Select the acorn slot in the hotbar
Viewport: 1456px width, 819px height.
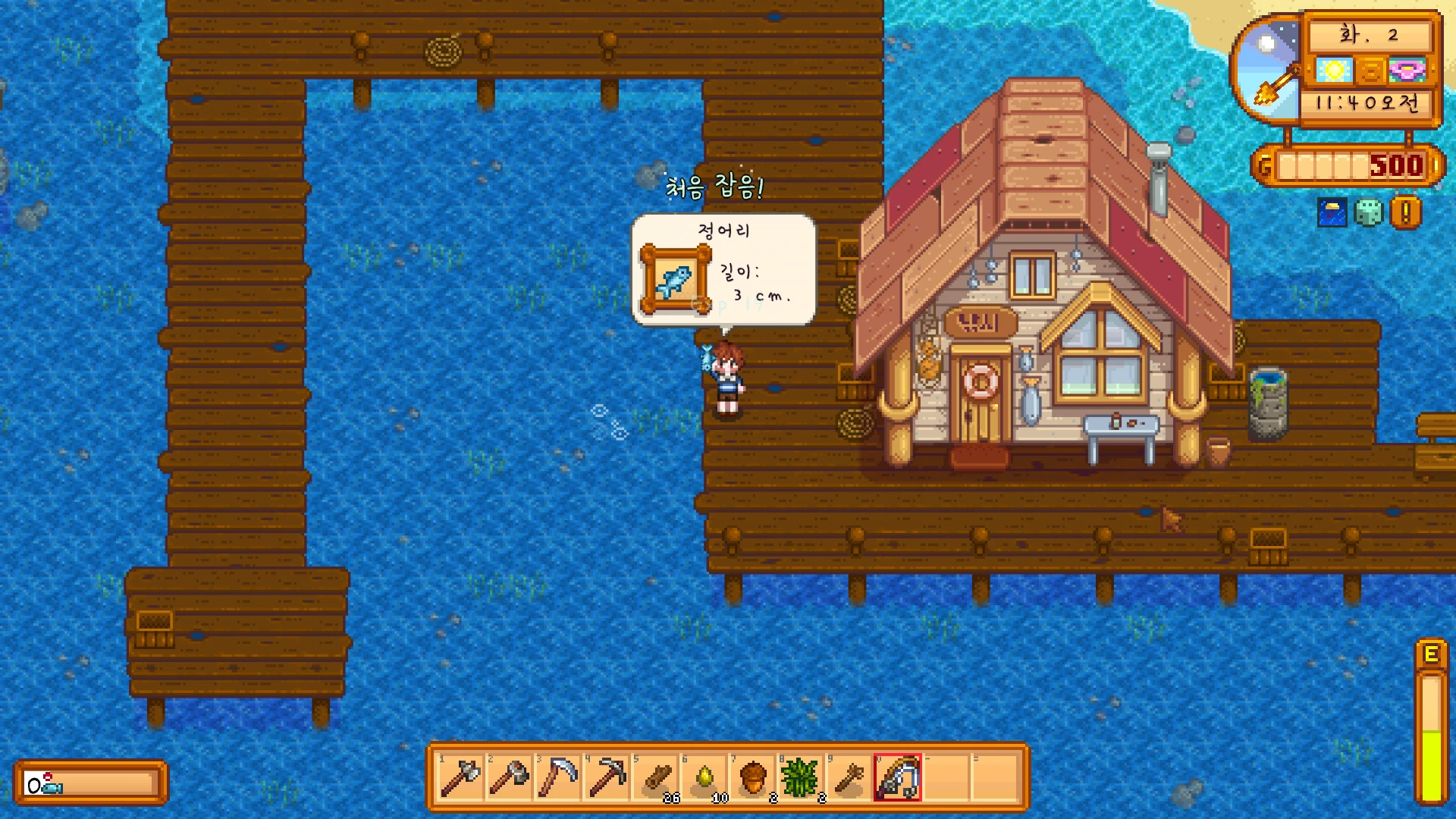coord(752,778)
